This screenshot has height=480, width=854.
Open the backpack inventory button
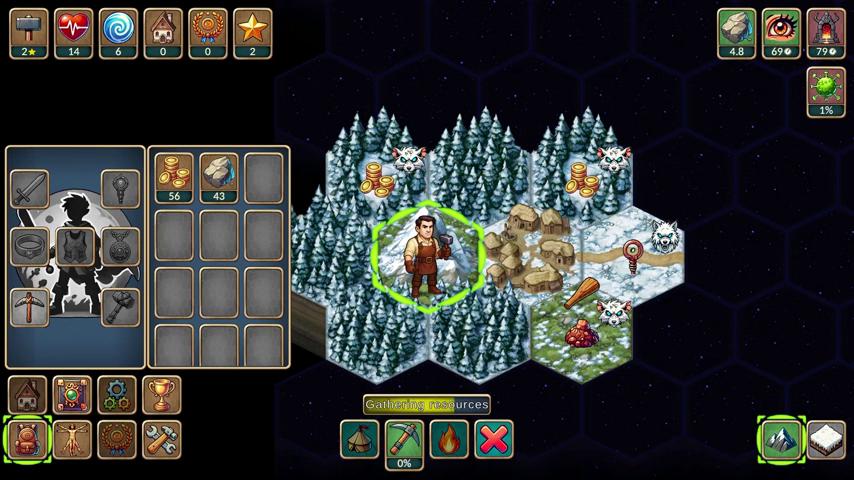pos(27,440)
